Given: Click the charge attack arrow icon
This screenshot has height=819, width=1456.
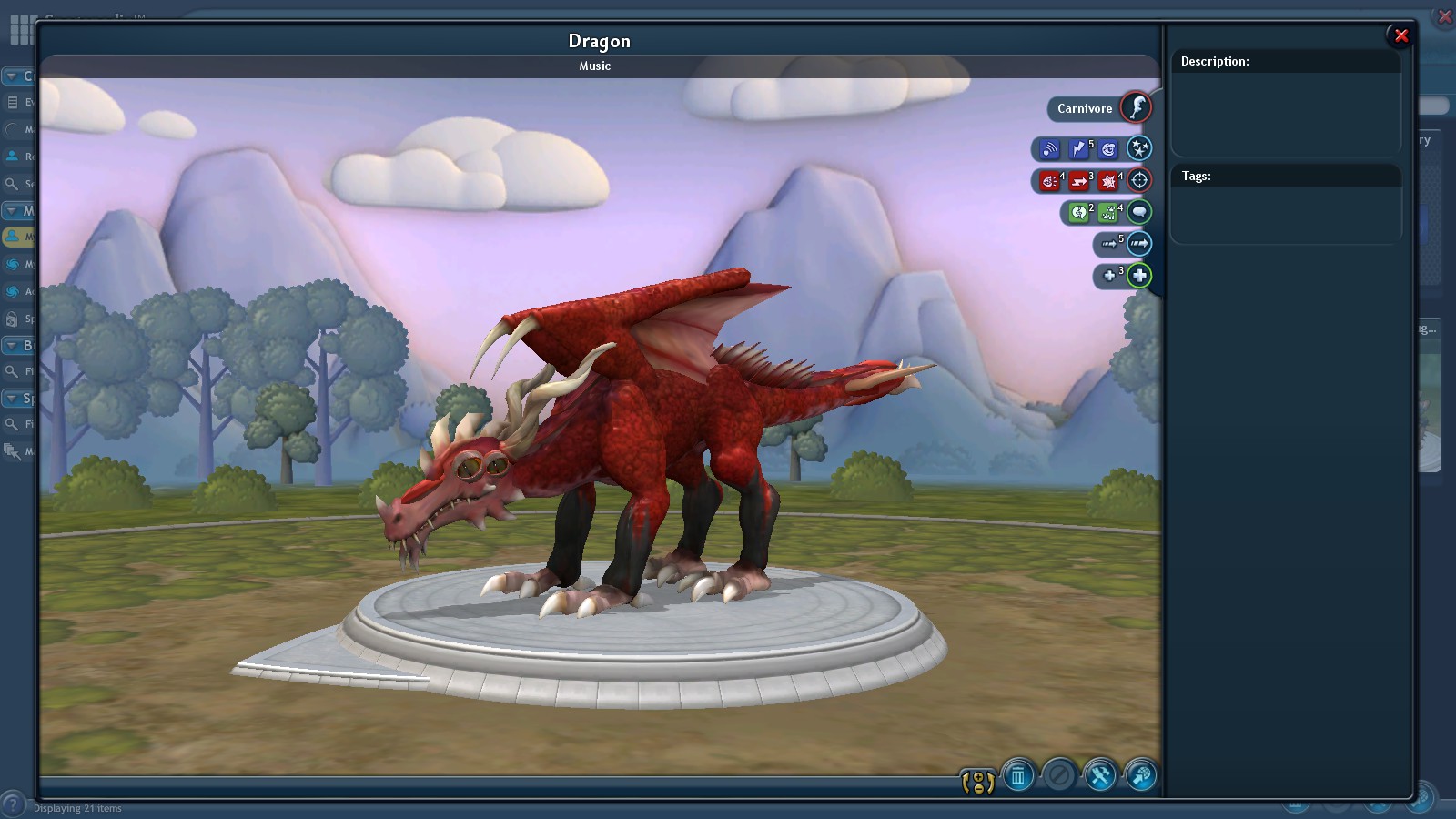Looking at the screenshot, I should coord(1078,180).
